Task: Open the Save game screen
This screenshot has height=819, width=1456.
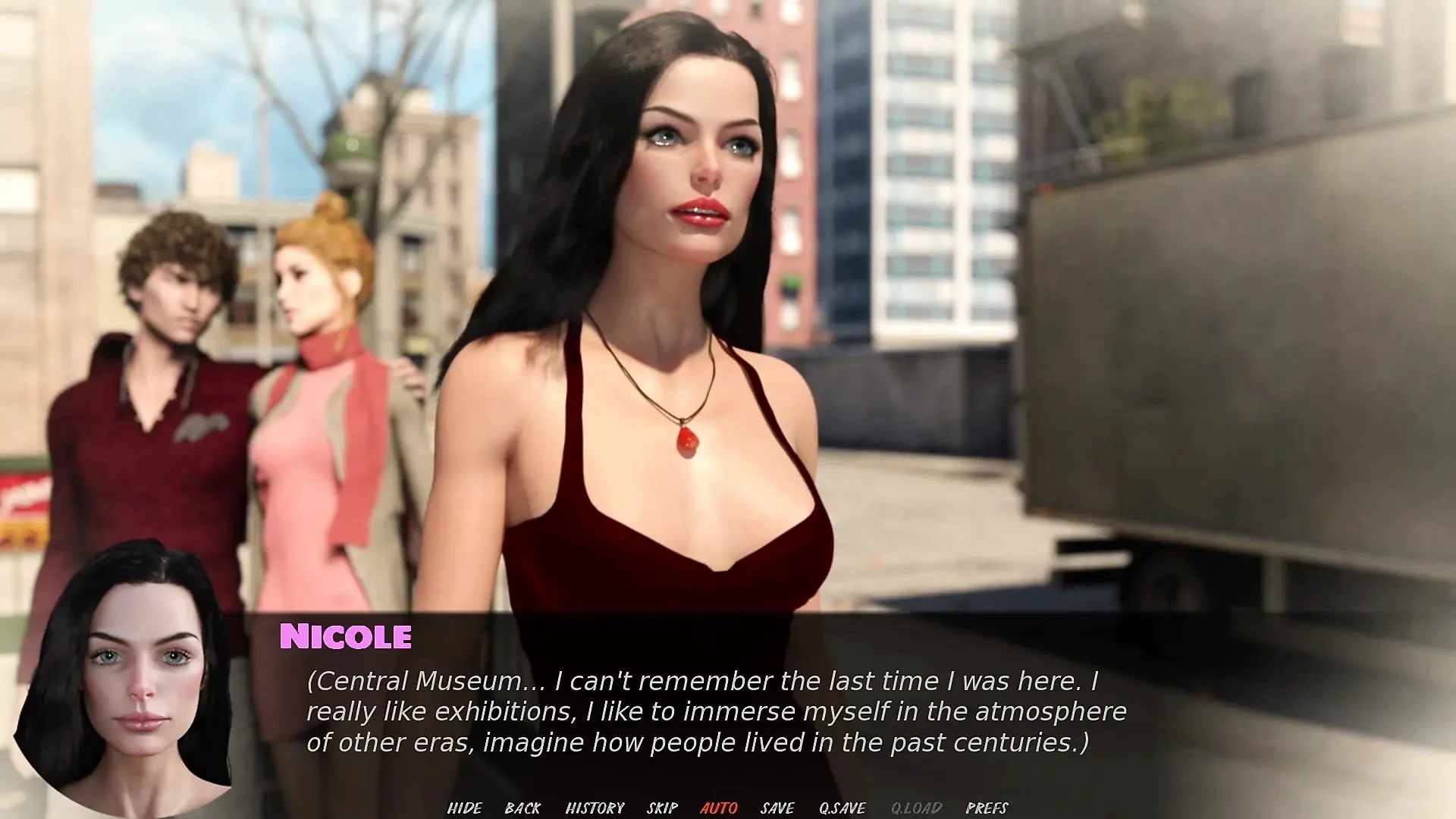Action: (x=777, y=808)
